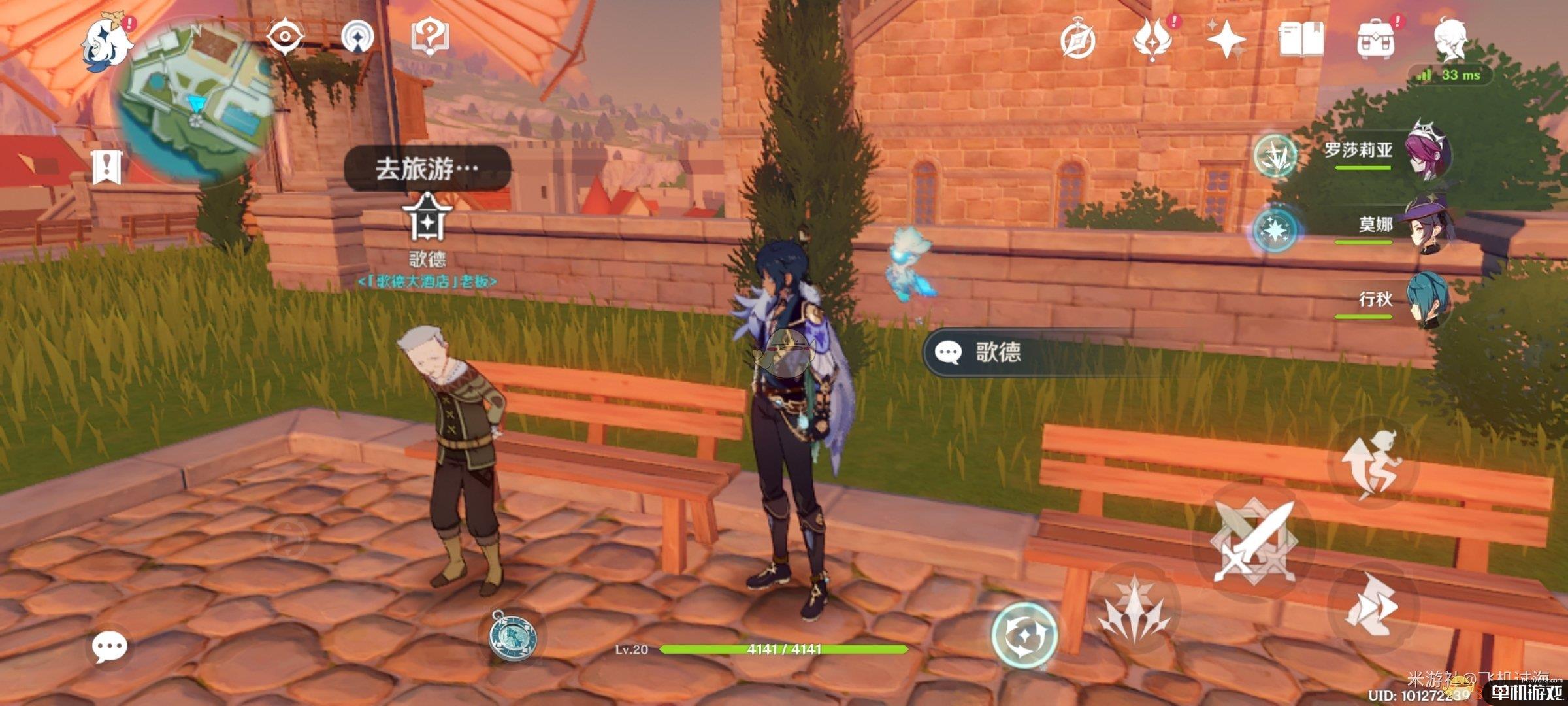Open the book icon in top bar
Viewport: 1568px width, 706px height.
[x=1301, y=41]
